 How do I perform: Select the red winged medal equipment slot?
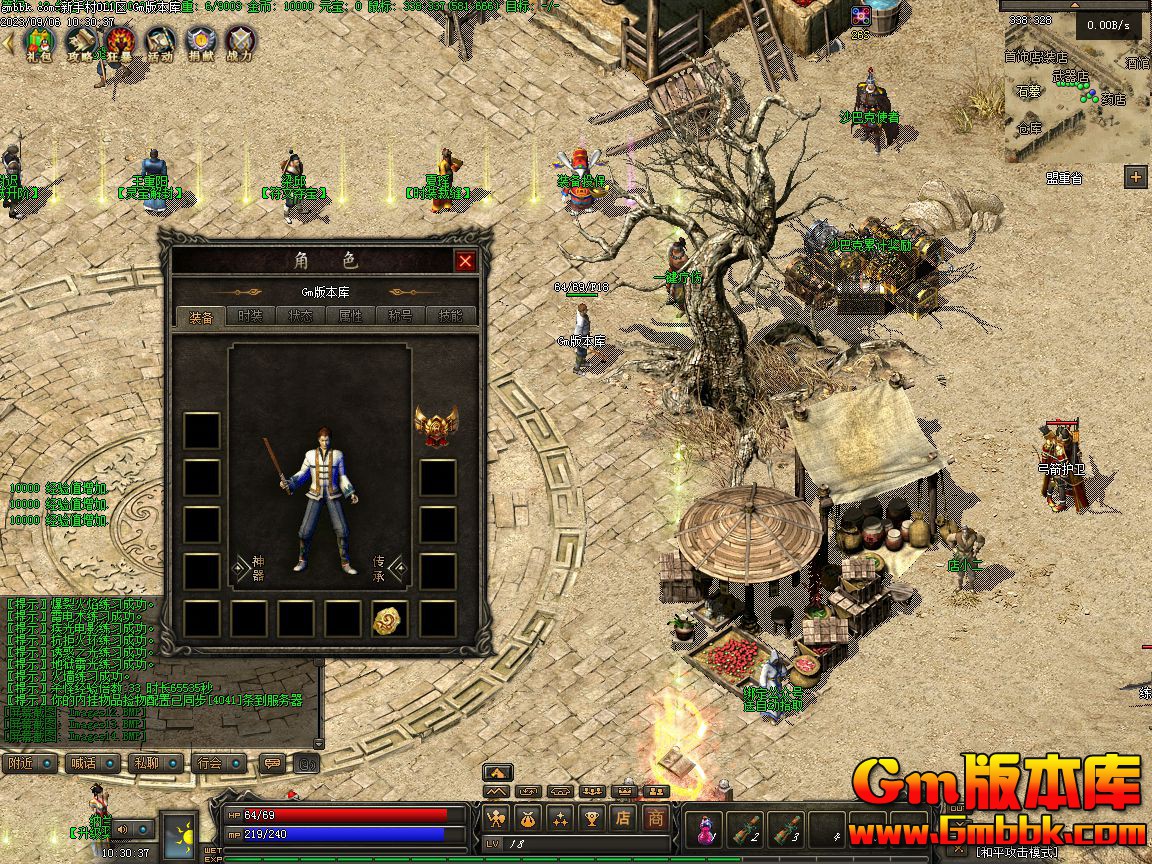(x=436, y=426)
